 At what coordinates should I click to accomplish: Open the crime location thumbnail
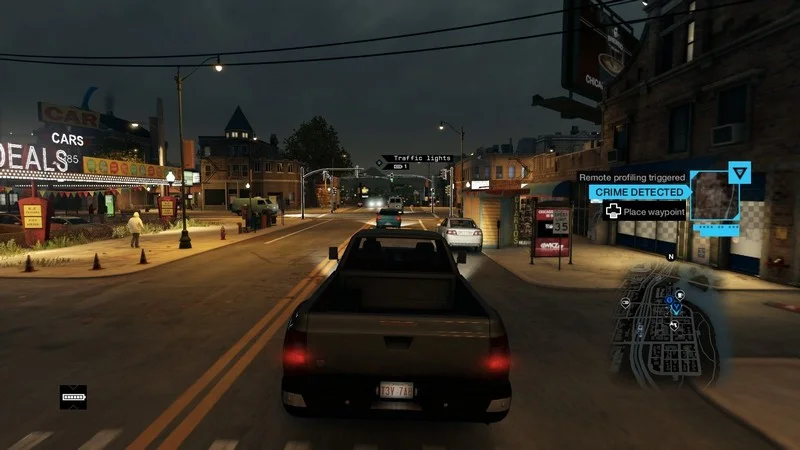(x=714, y=196)
